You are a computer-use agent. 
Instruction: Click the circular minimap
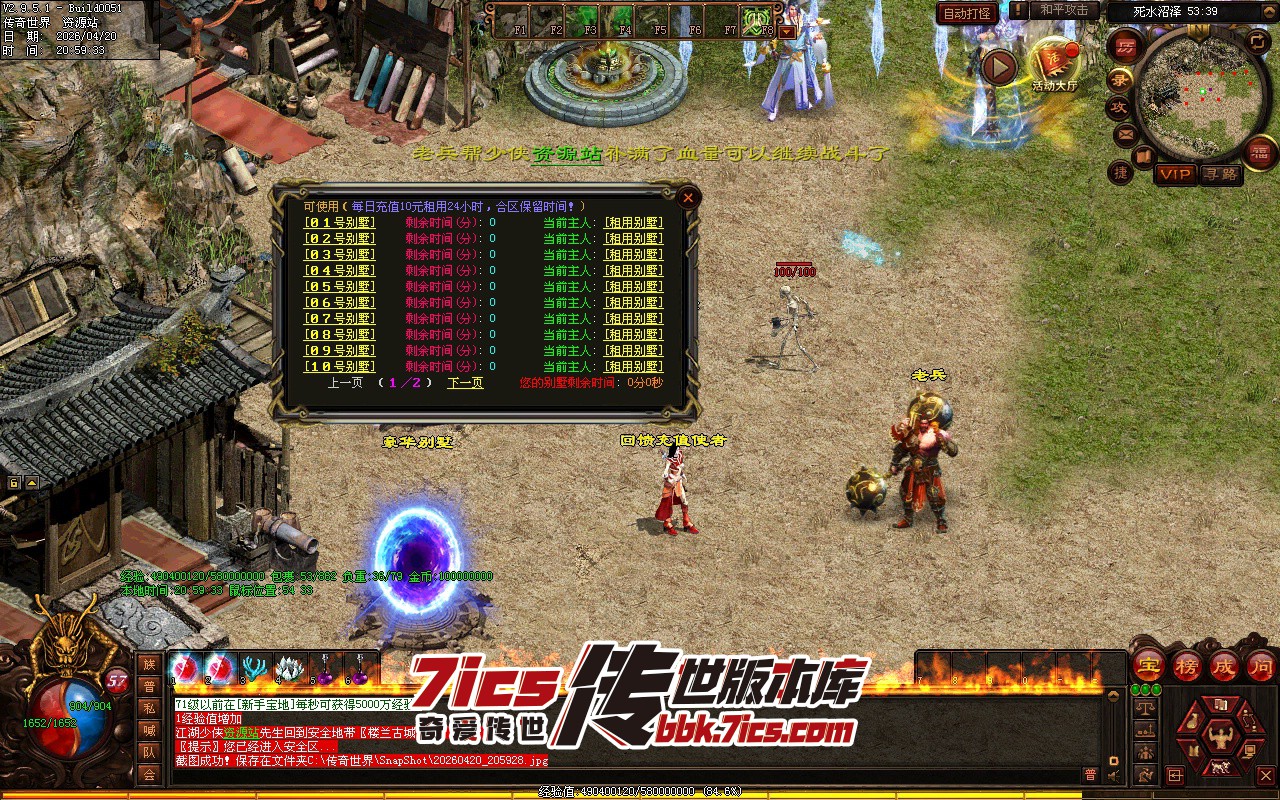[1194, 94]
